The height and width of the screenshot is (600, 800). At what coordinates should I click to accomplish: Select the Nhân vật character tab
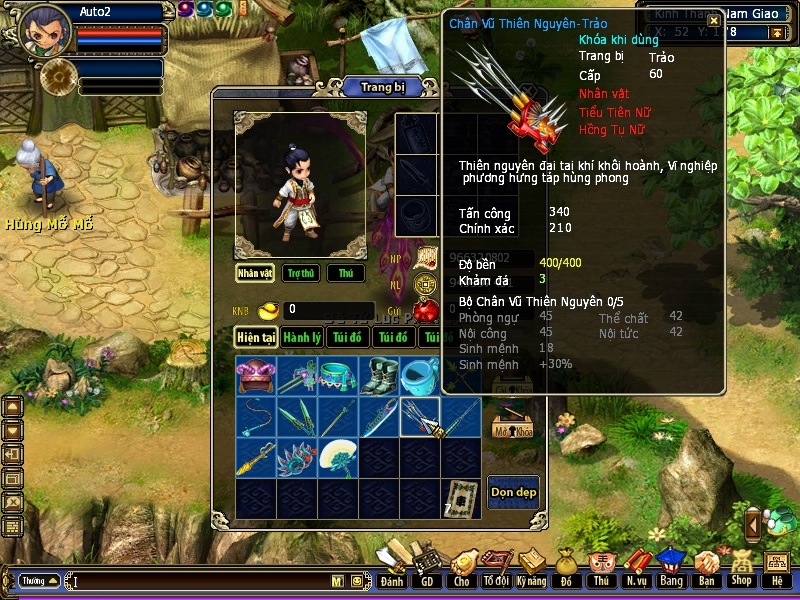pos(255,273)
